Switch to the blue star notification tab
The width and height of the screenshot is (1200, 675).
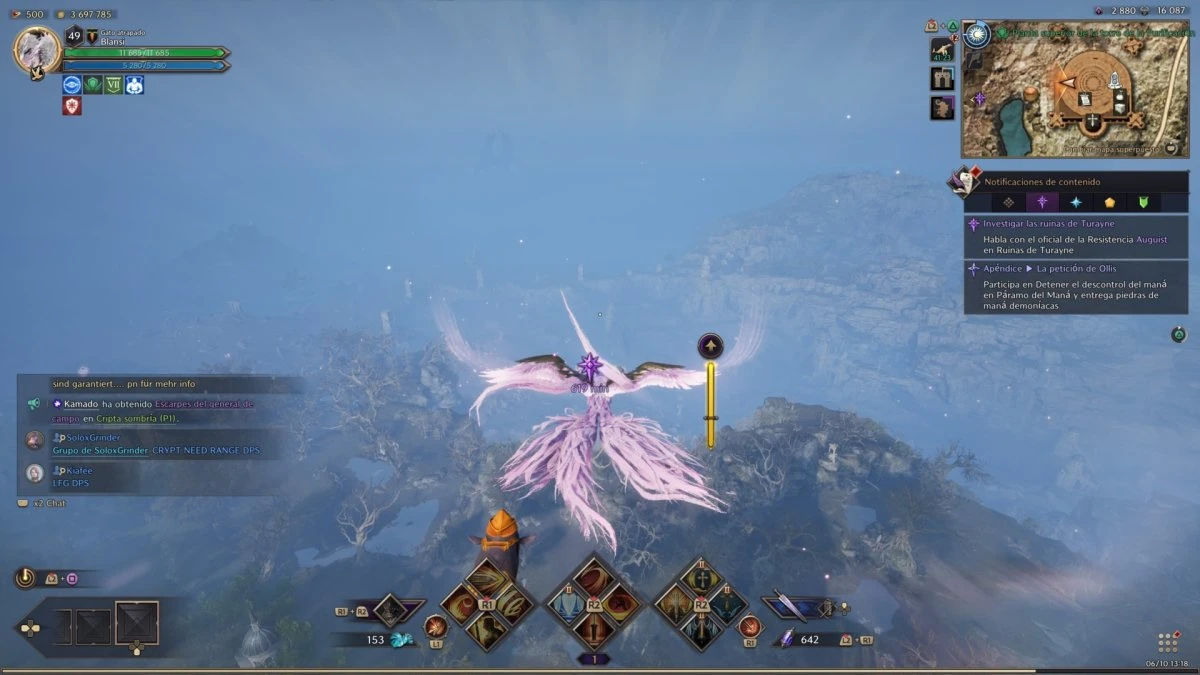click(1075, 201)
